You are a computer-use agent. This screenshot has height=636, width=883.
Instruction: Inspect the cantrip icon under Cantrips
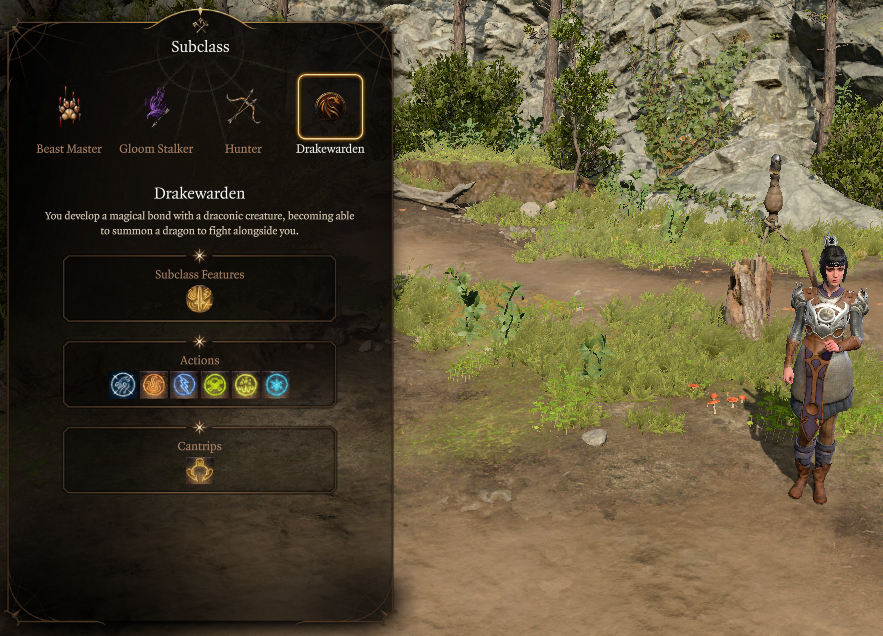(200, 471)
